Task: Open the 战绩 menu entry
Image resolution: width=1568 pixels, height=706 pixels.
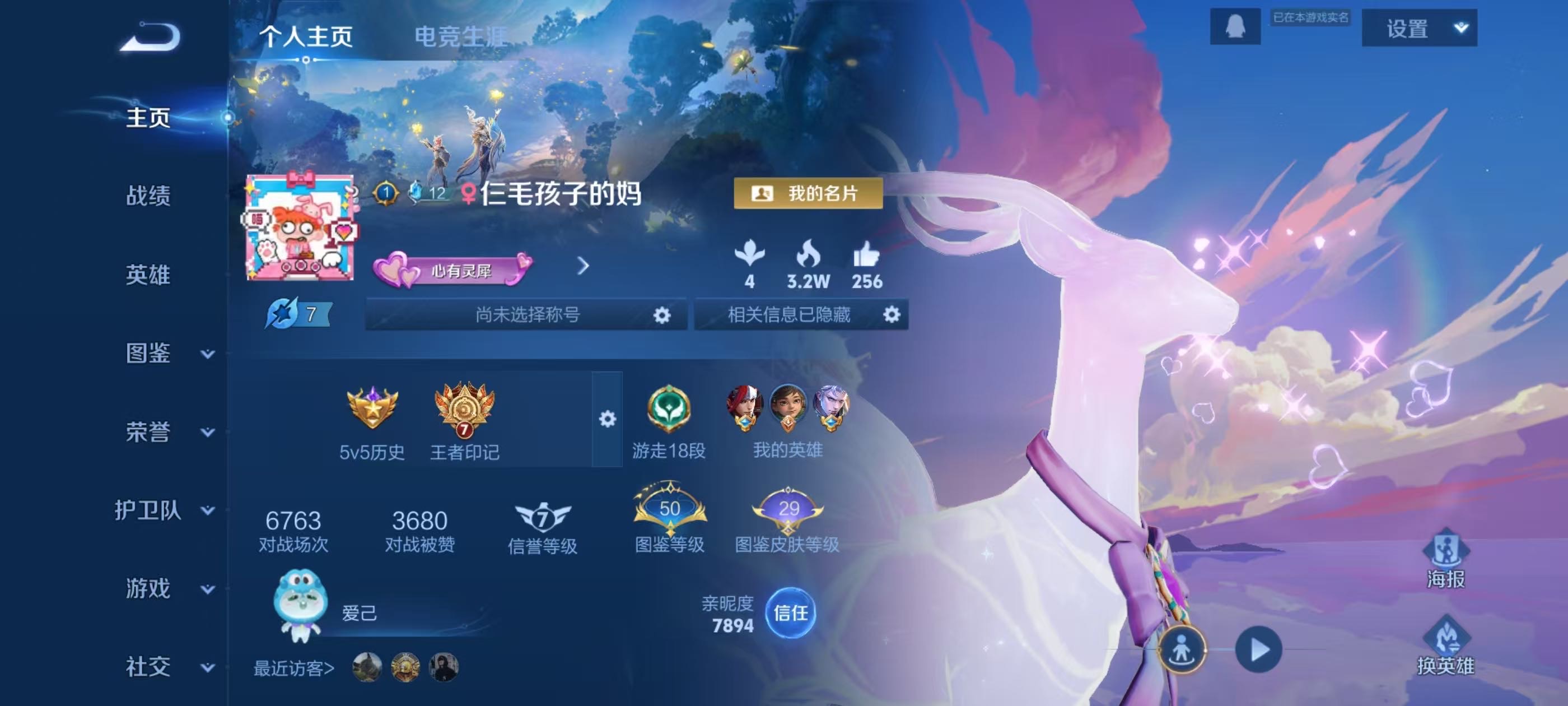Action: [148, 196]
